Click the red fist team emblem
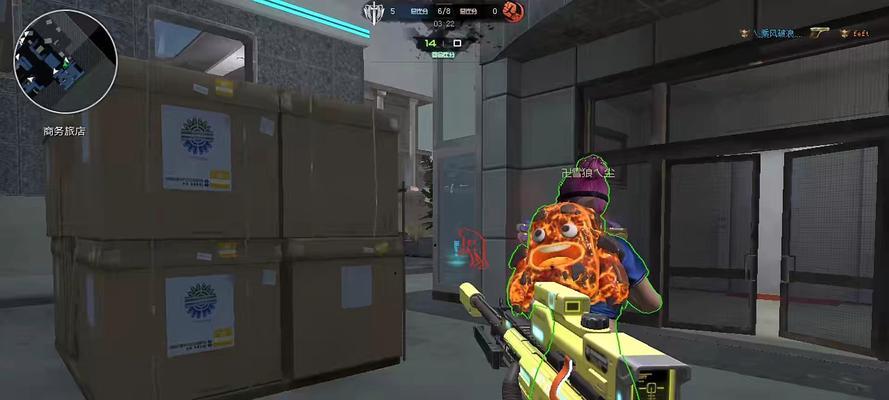889x400 pixels. pyautogui.click(x=514, y=12)
